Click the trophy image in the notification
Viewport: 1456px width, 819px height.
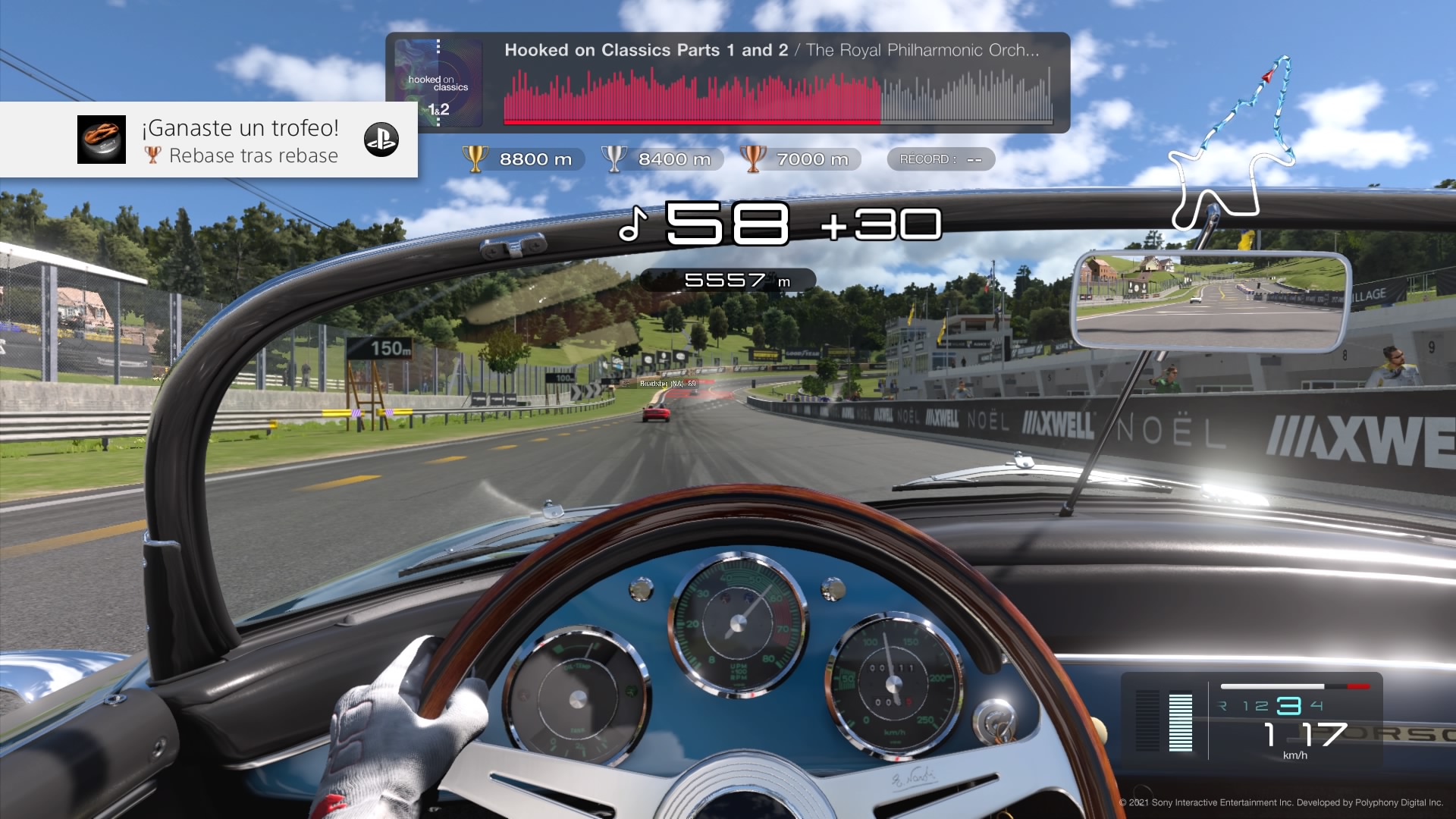click(102, 140)
